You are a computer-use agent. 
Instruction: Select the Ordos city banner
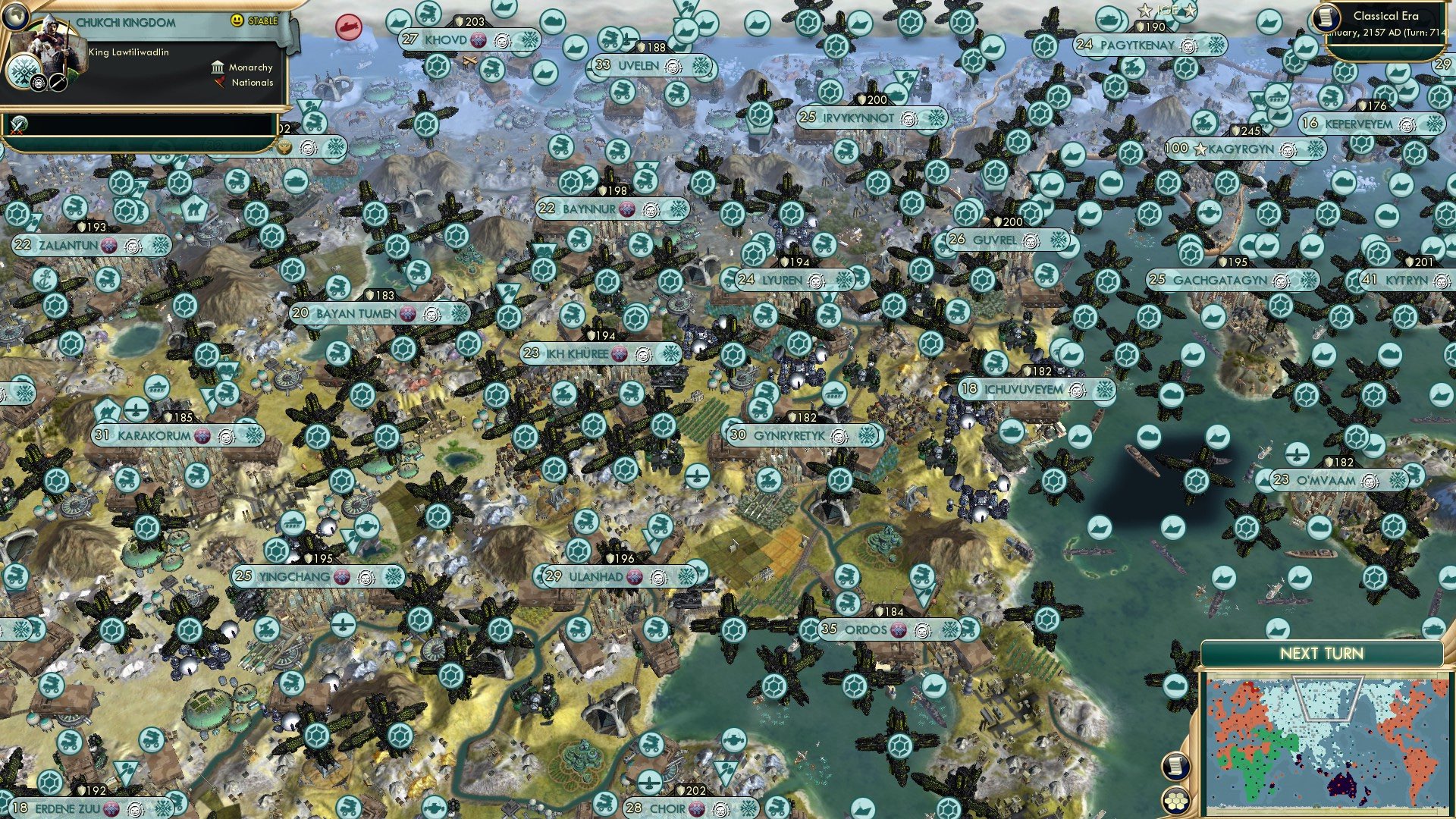[870, 629]
